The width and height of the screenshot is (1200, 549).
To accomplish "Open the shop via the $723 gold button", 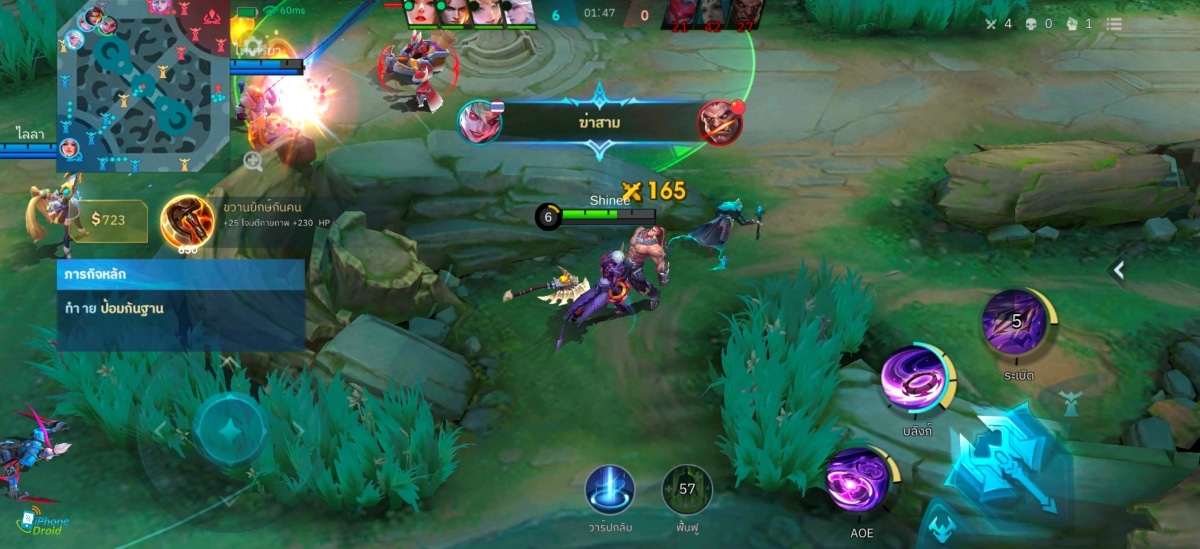I will tap(109, 220).
